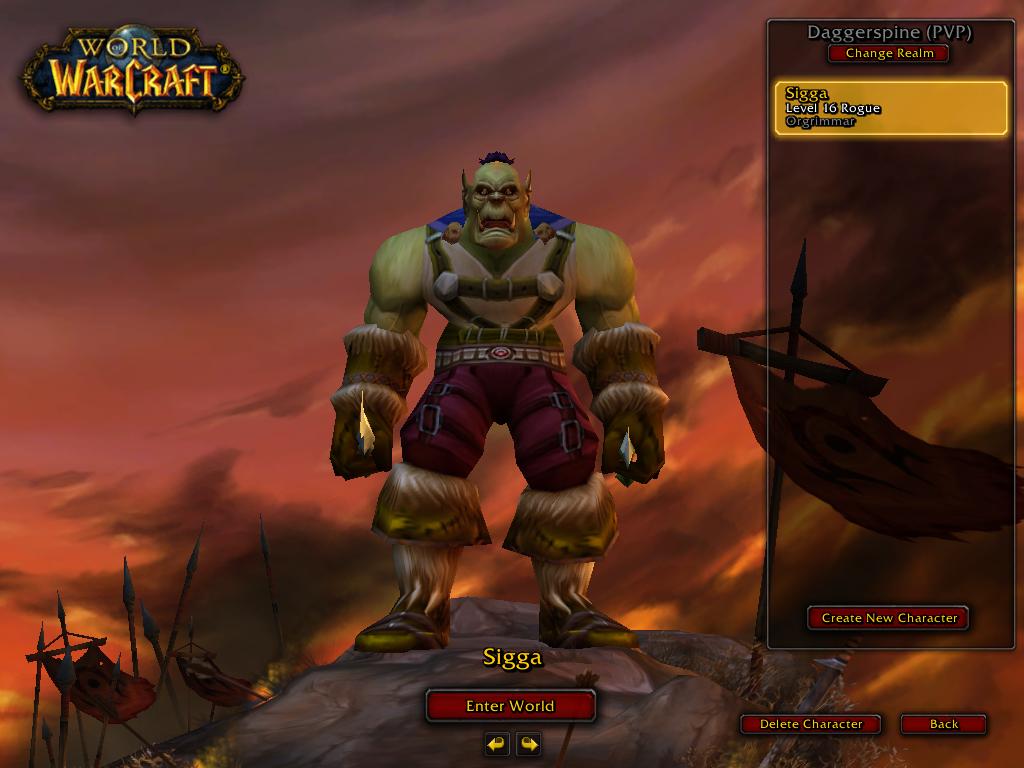
Task: Select the Sigga Level 16 Rogue entry
Action: point(890,109)
